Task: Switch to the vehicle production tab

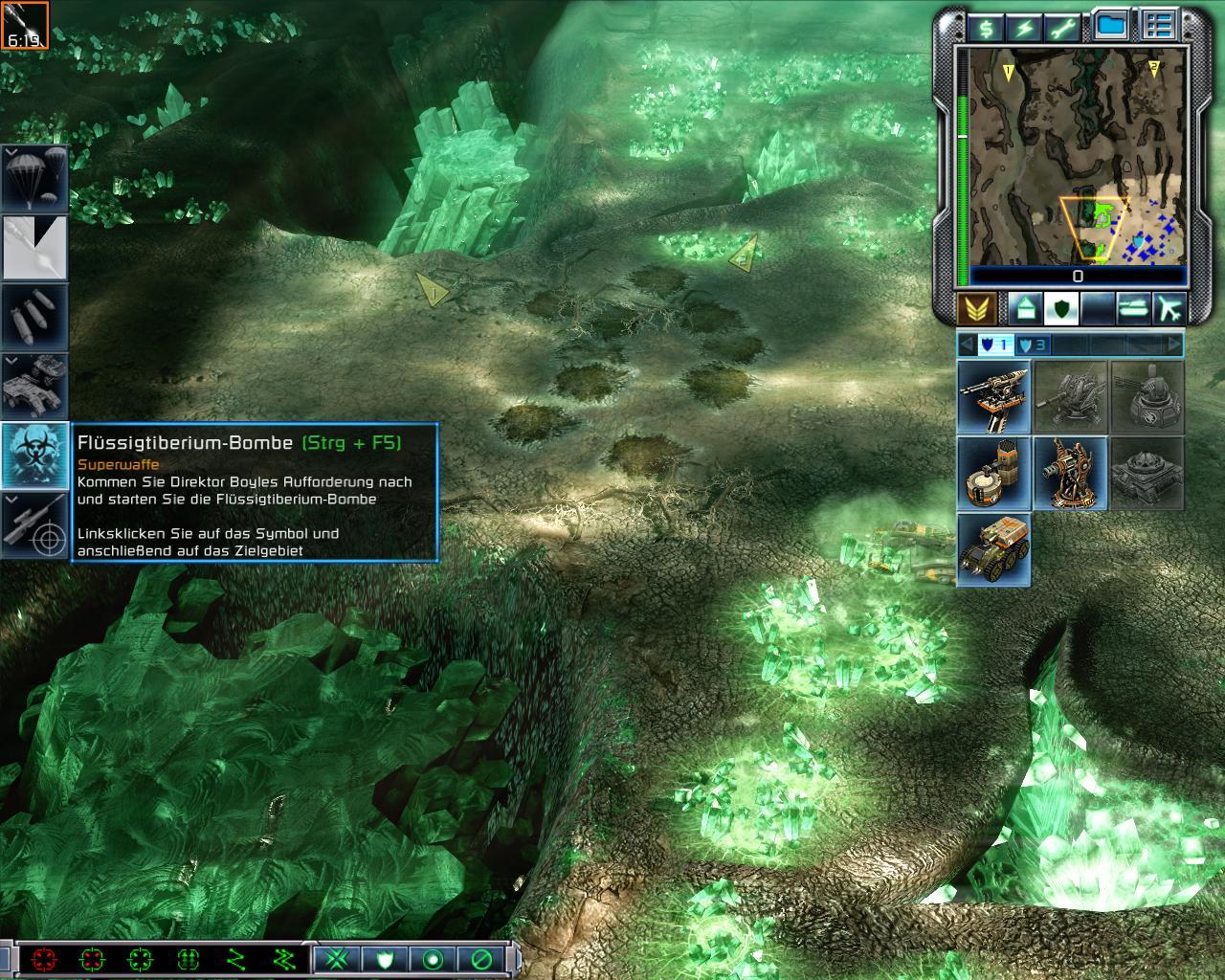Action: pos(1133,308)
